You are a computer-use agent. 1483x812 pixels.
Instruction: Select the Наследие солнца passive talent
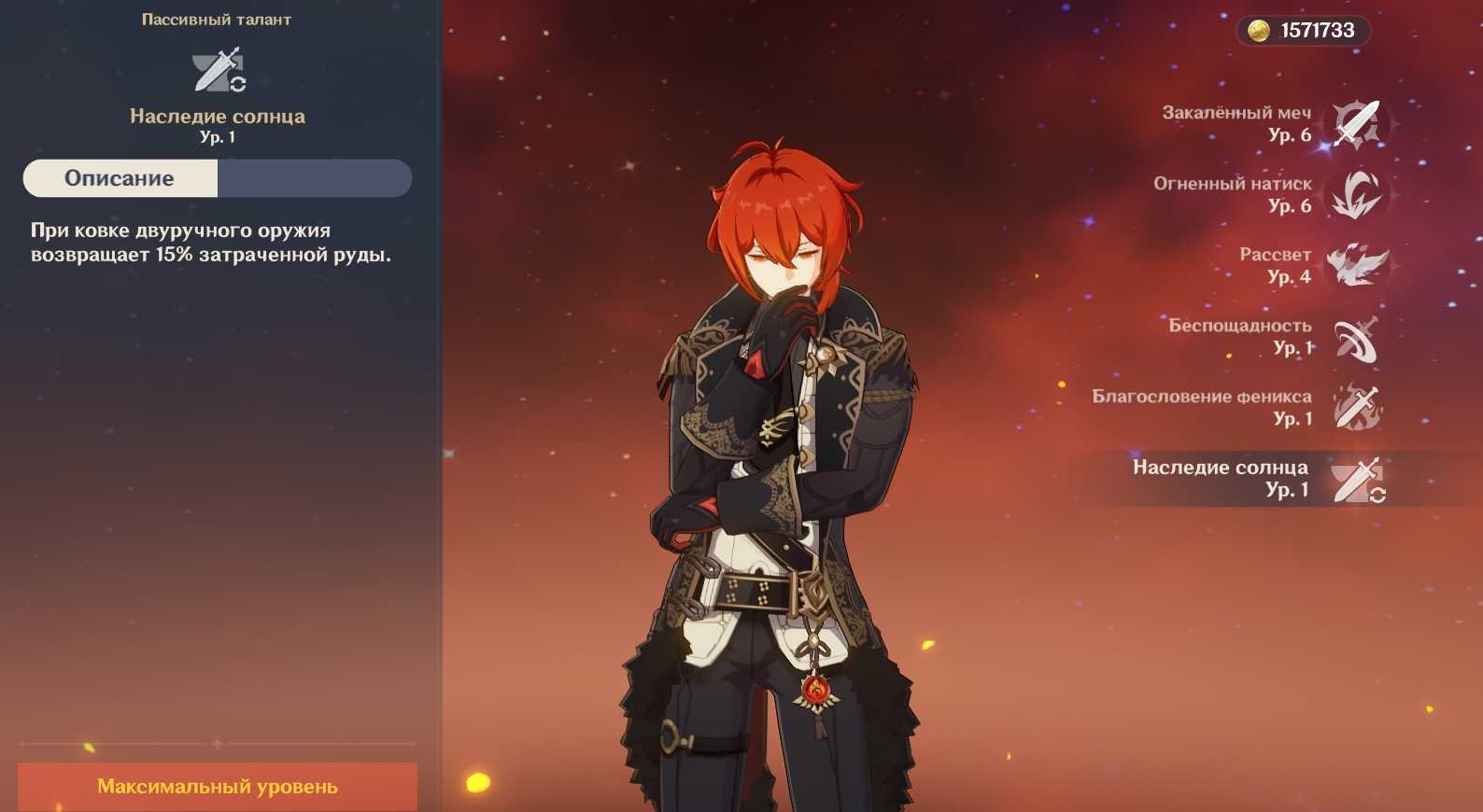click(1355, 479)
